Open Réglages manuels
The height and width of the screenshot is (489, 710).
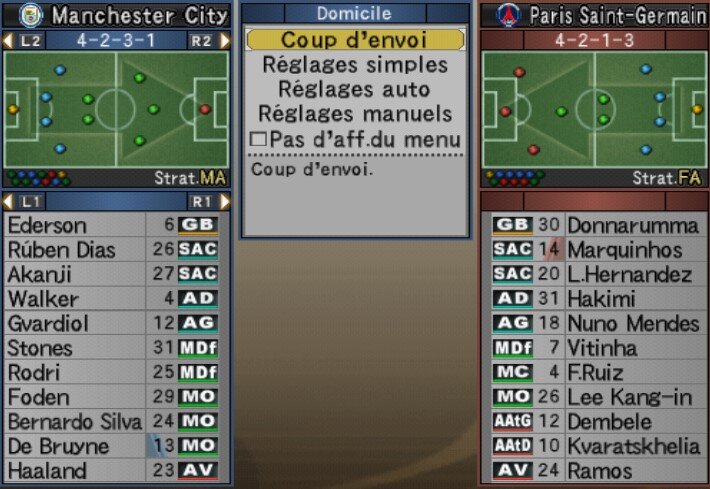[354, 114]
